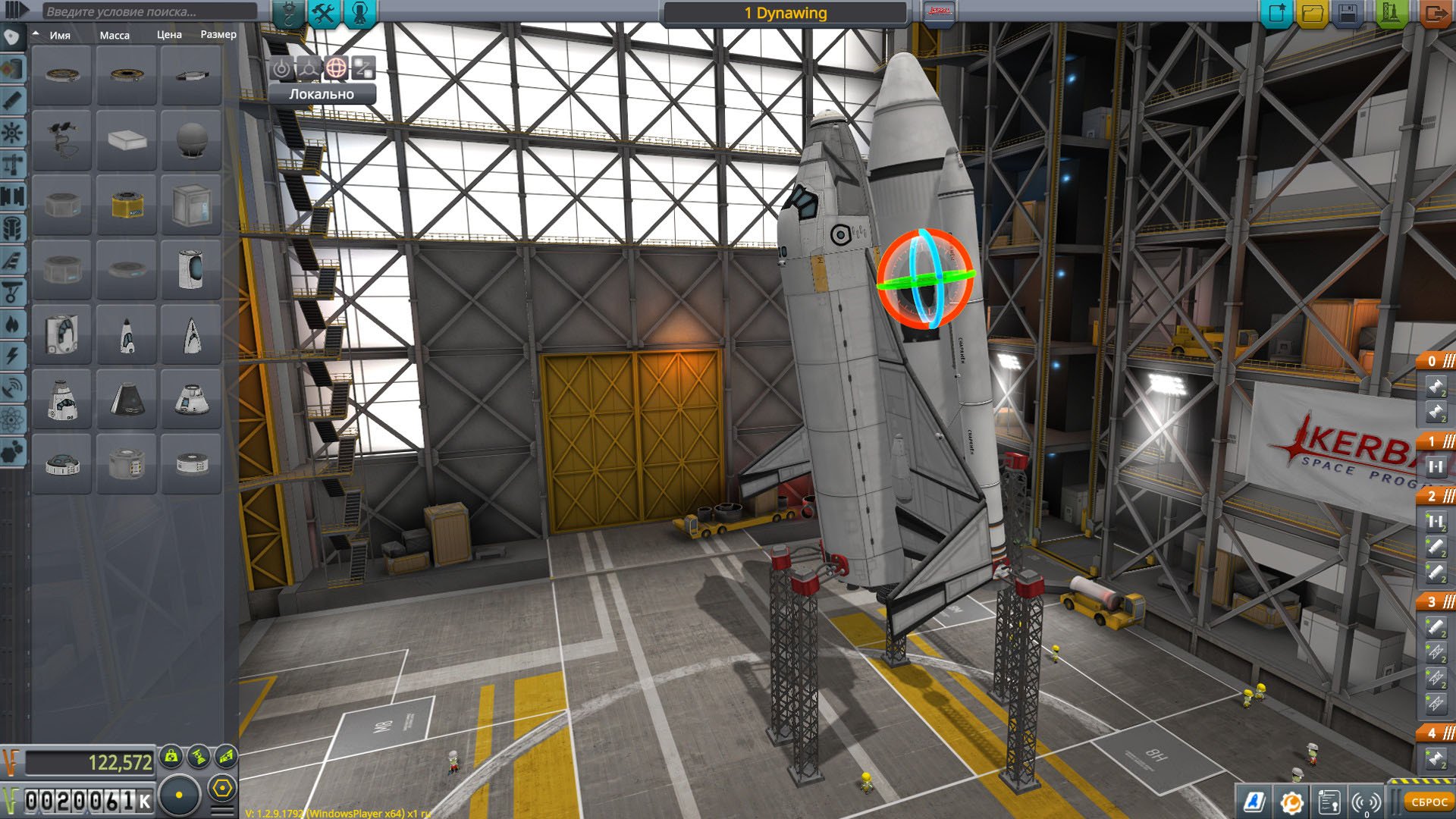Sort parts by Размер
The height and width of the screenshot is (819, 1456).
pos(218,35)
